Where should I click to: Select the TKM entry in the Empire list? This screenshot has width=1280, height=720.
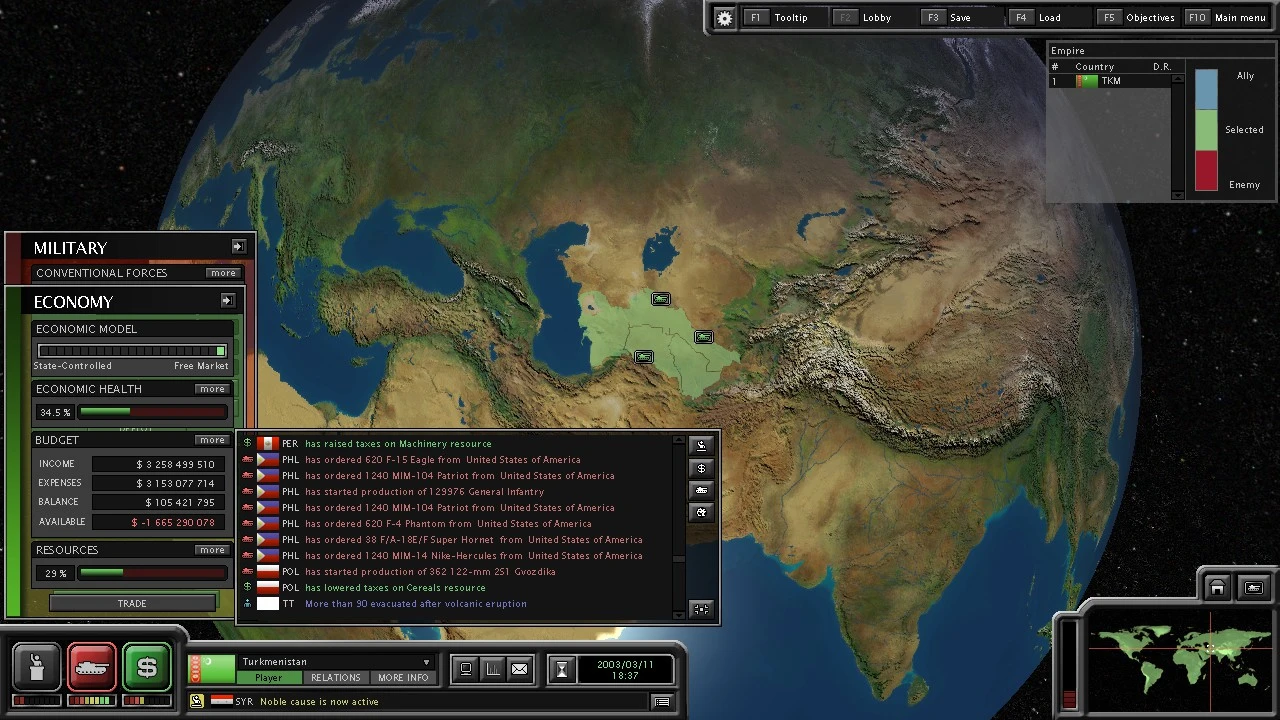1110,81
